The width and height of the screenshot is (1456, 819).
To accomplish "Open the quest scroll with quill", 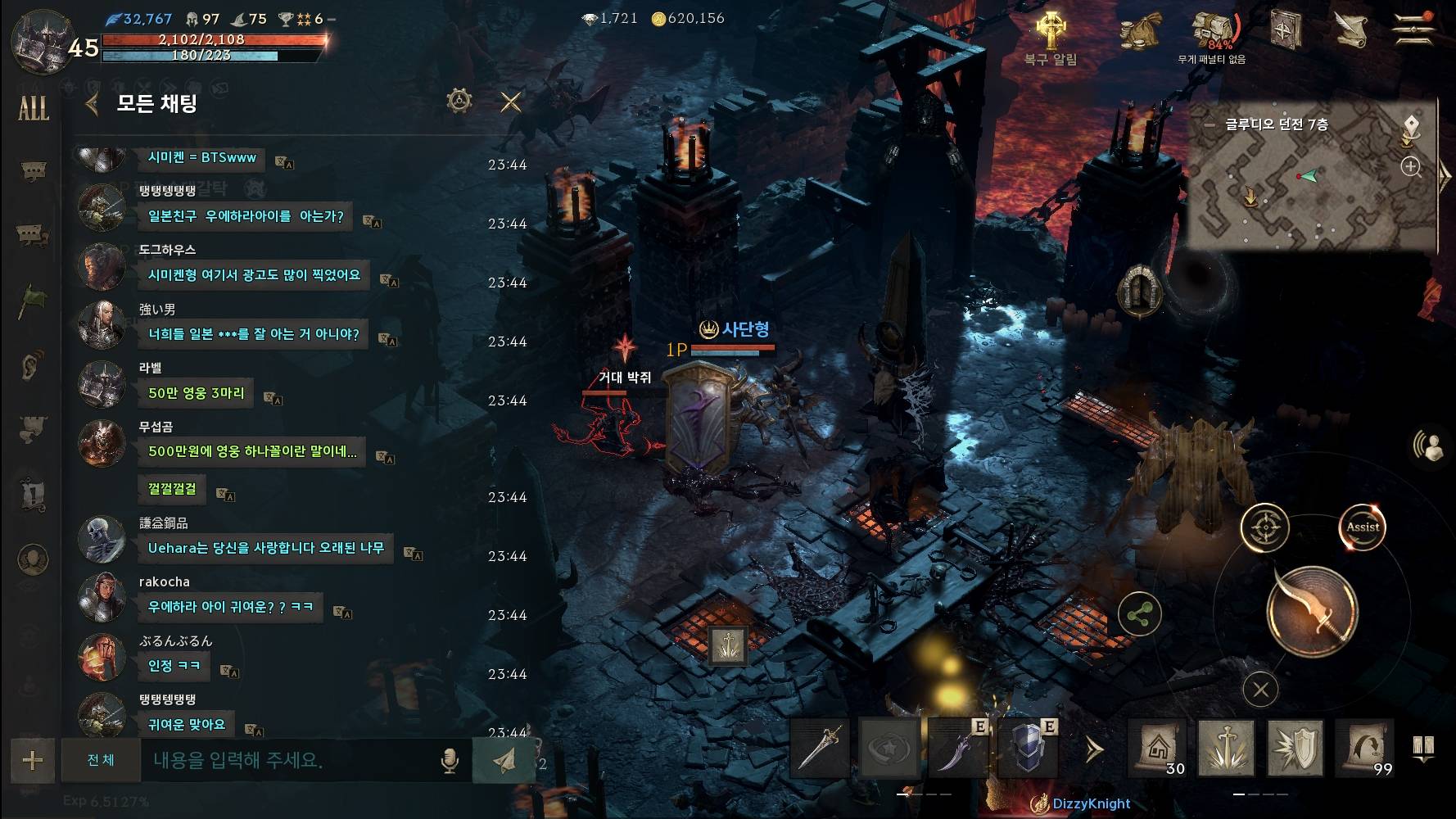I will click(x=1351, y=30).
